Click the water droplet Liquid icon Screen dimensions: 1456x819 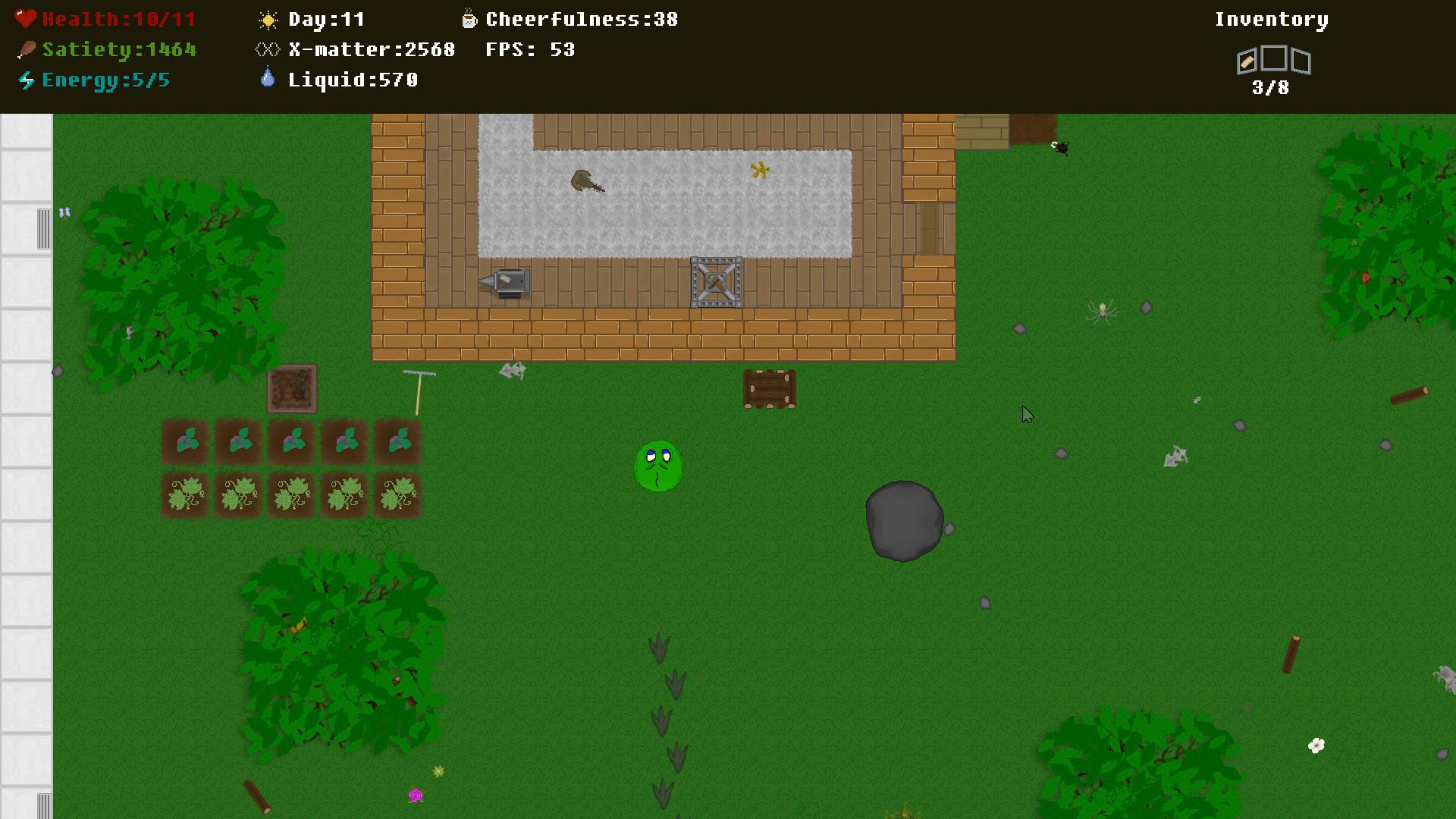[268, 77]
